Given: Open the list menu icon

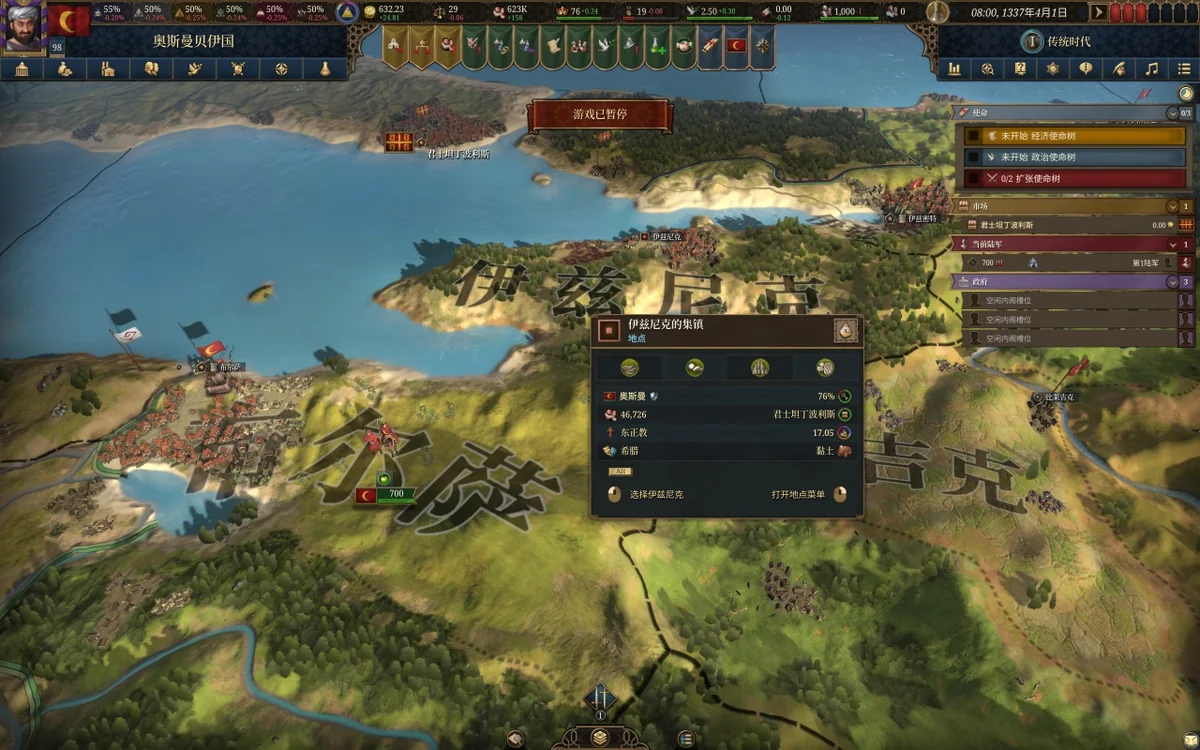Looking at the screenshot, I should tap(1184, 69).
